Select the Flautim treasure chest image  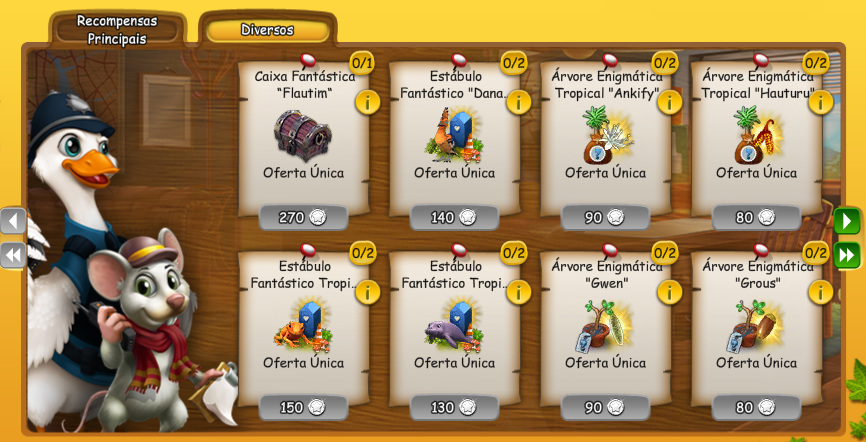coord(303,135)
